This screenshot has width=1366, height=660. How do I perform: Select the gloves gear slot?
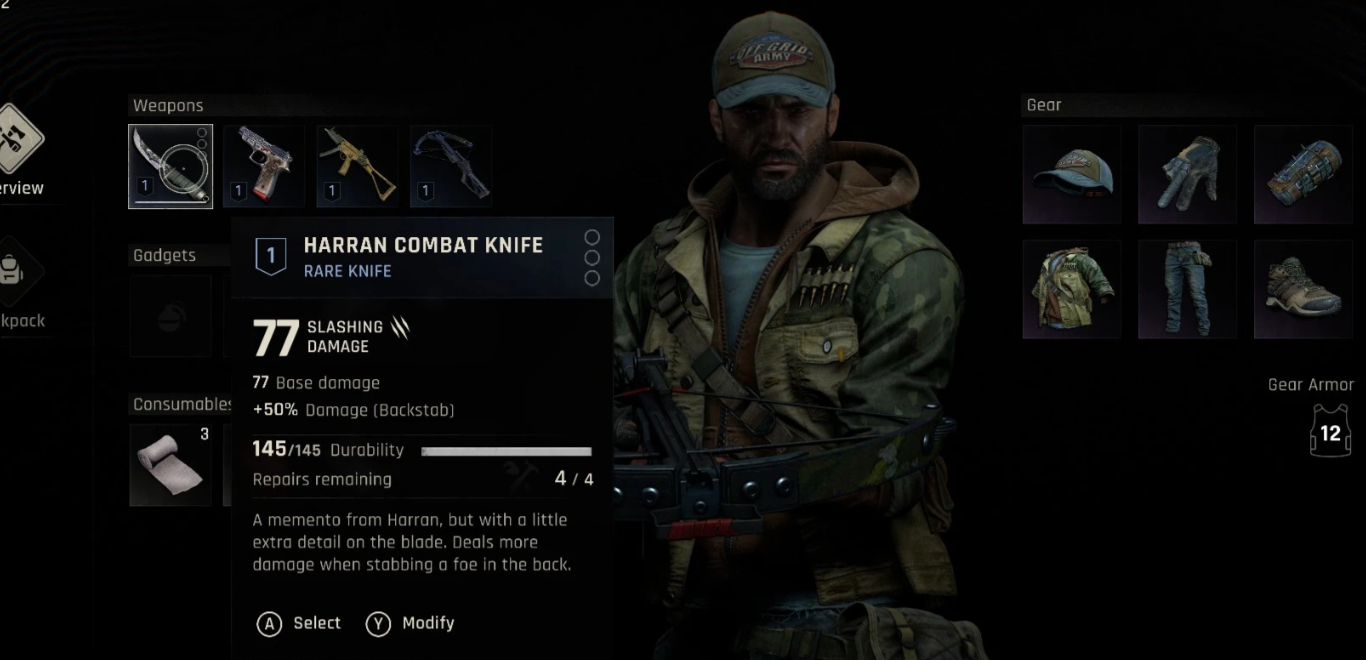click(1187, 174)
